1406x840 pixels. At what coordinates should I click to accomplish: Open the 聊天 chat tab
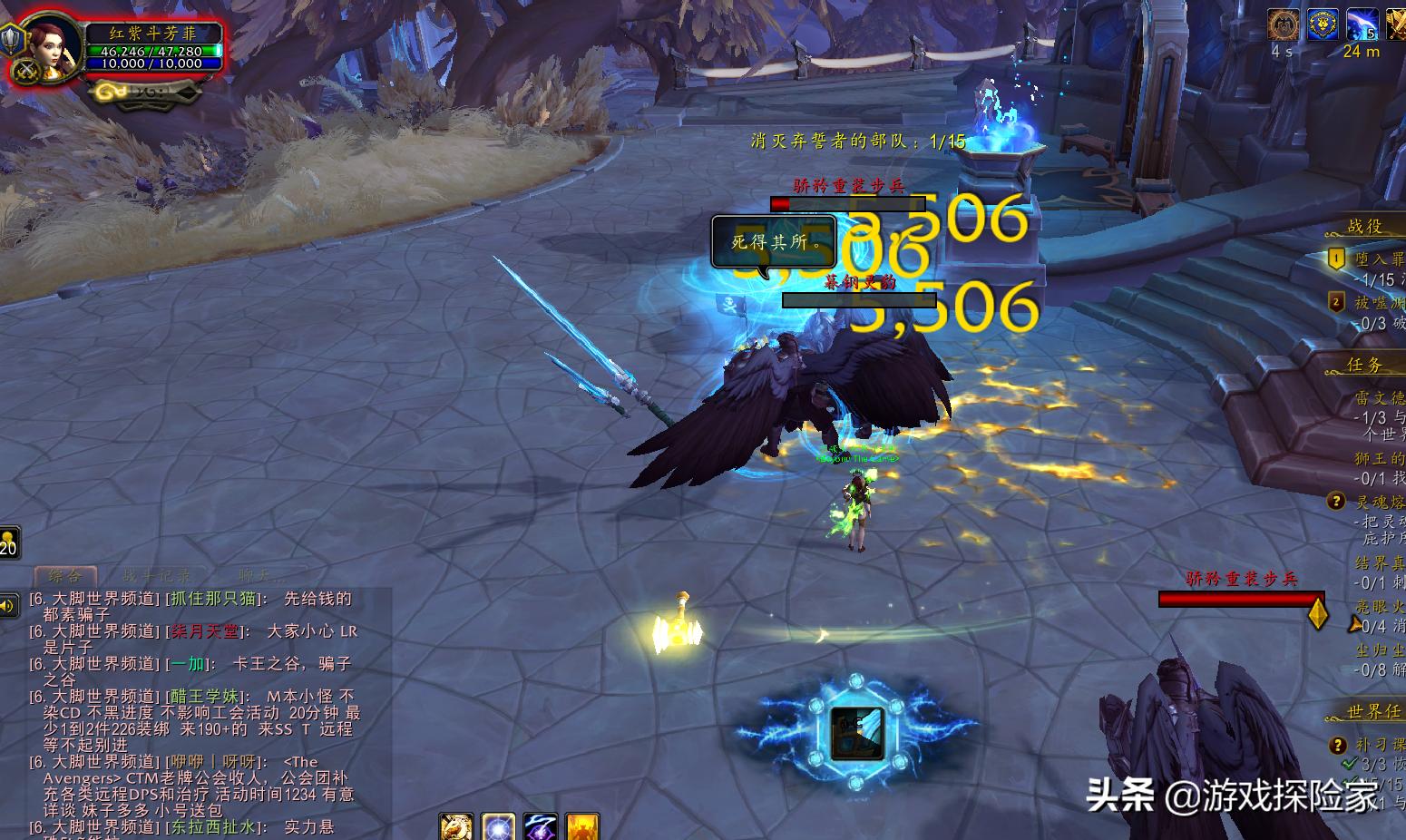pos(259,576)
